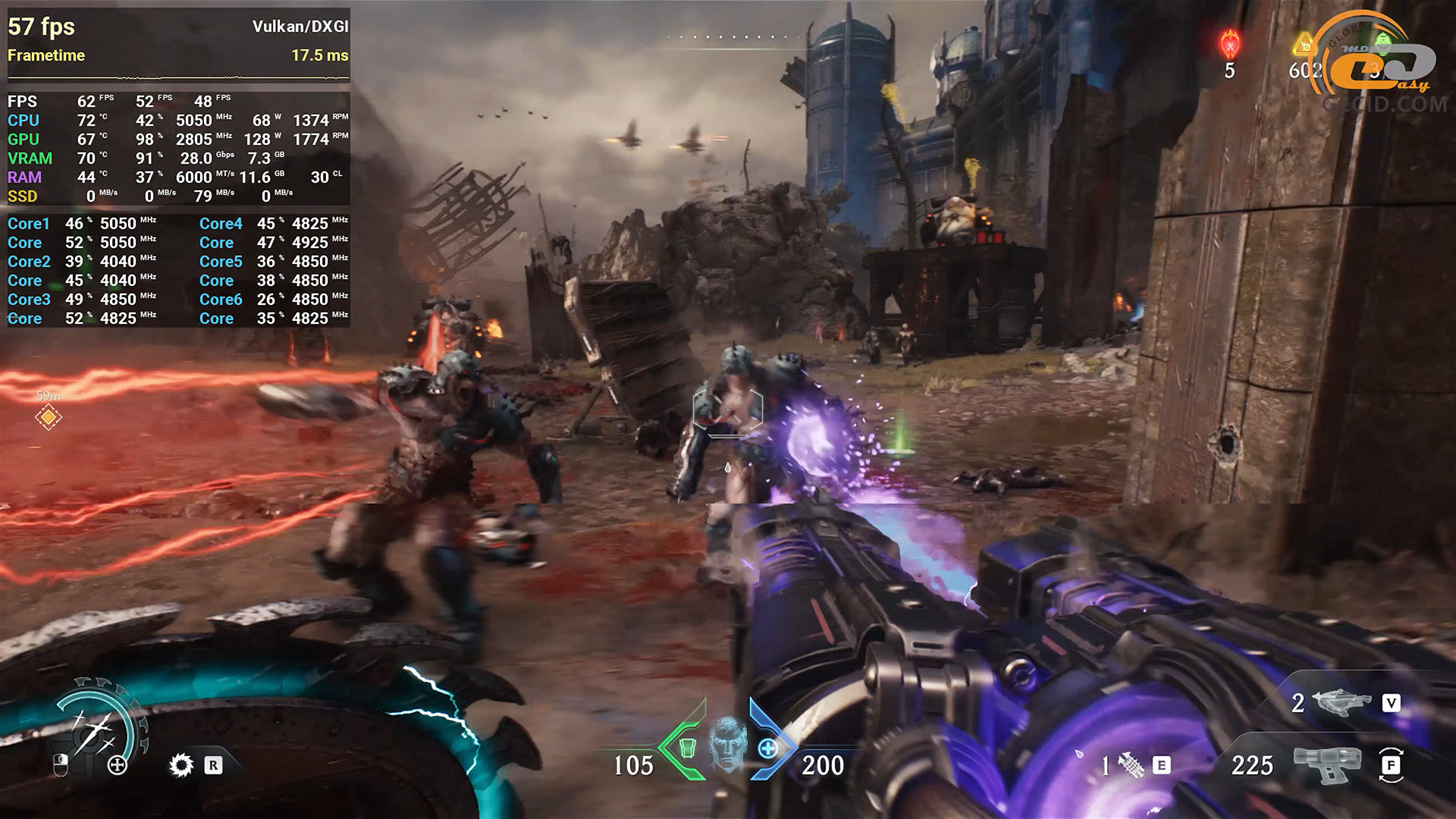Select the equipped plasma gun icon
1456x819 pixels.
click(1327, 765)
